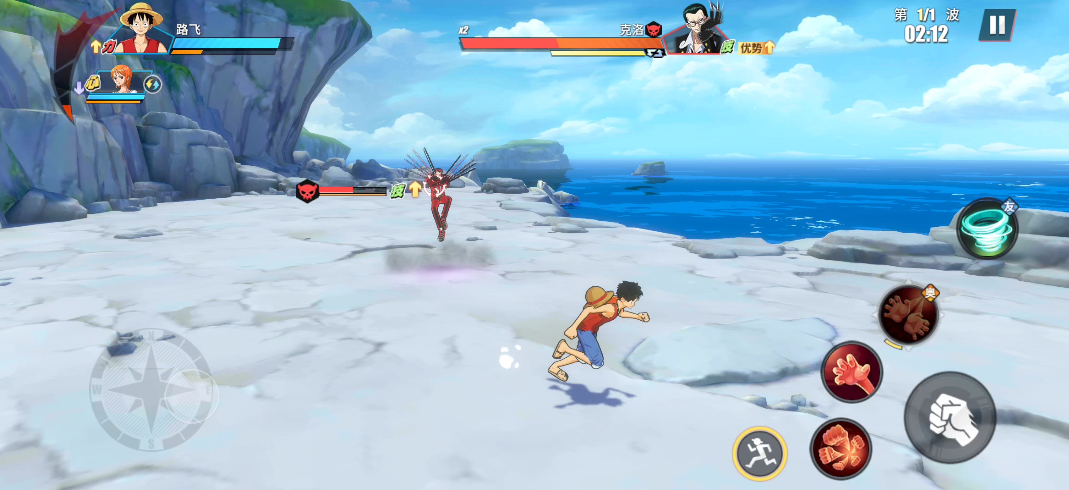Switch to the Nami partner portrait
Viewport: 1069px width, 490px height.
pos(122,80)
